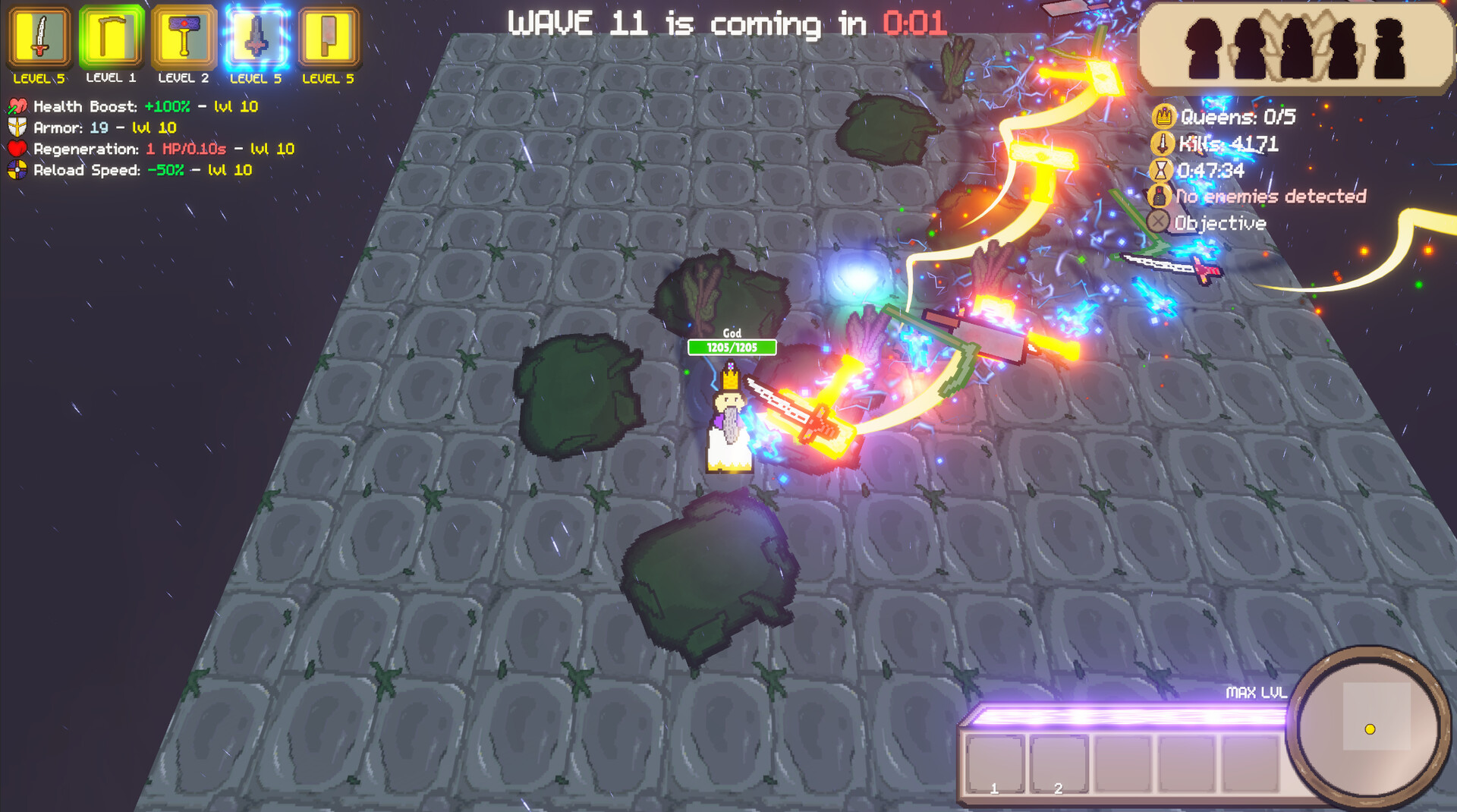
Task: Select the electrified dagger weapon icon
Action: (256, 37)
